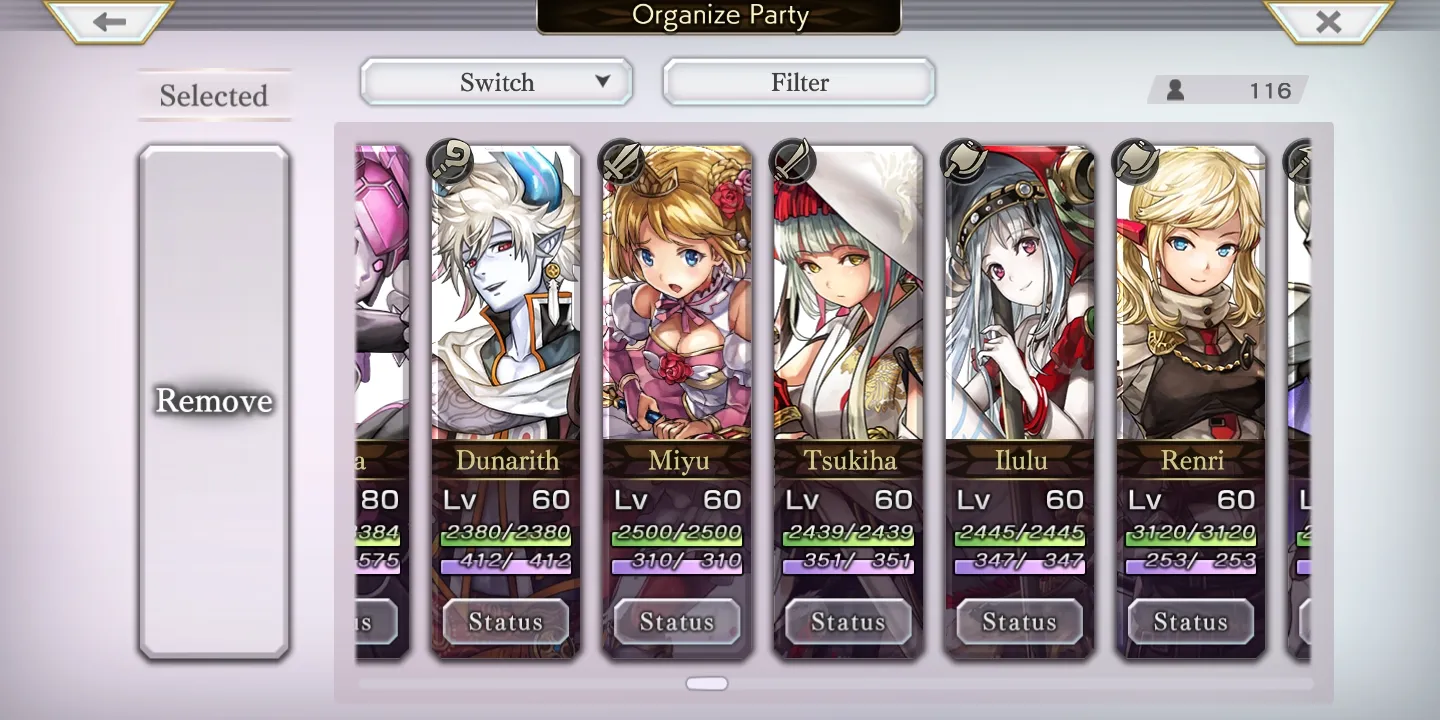Remove the selected party member
Image resolution: width=1440 pixels, height=720 pixels.
(x=214, y=401)
